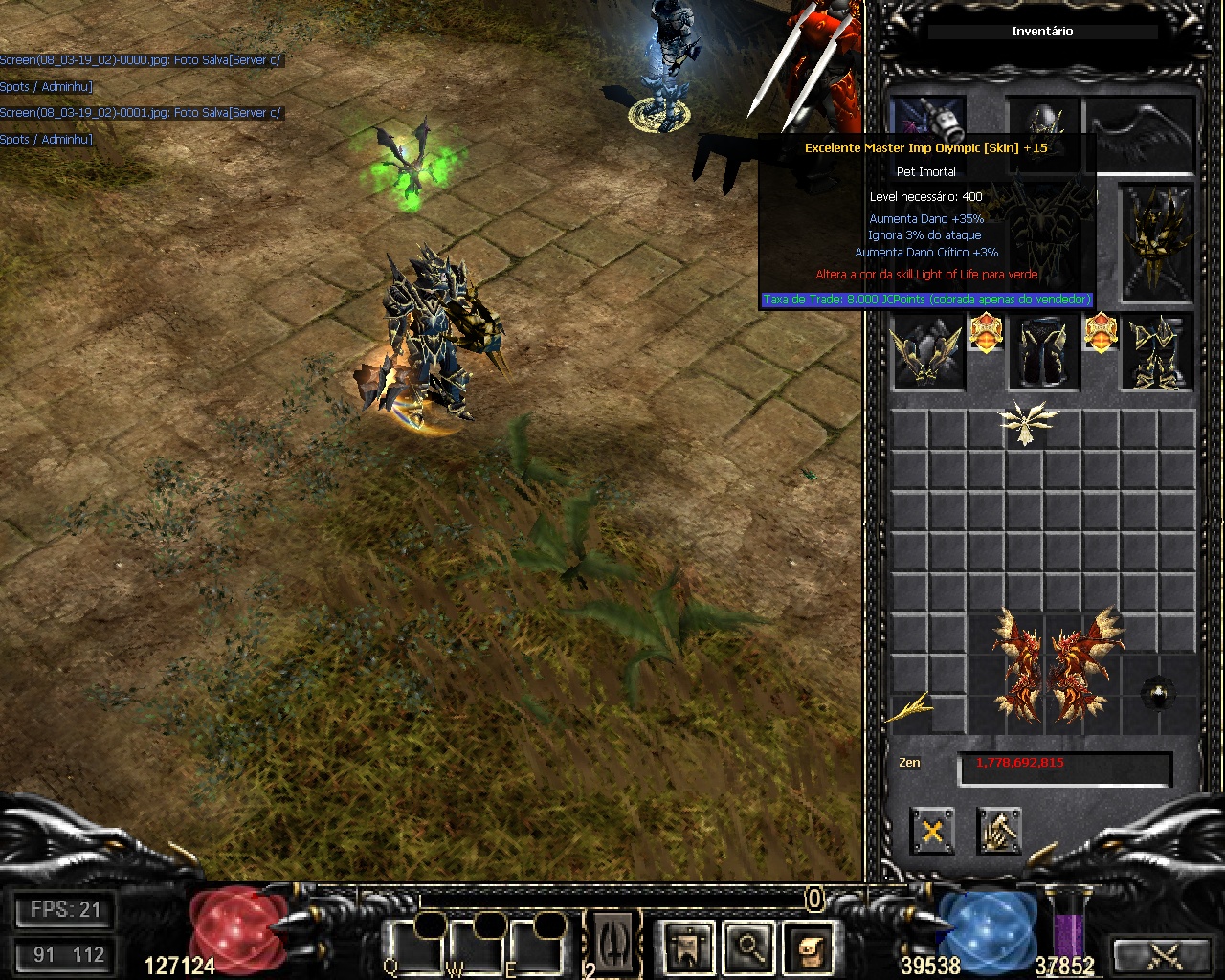Image resolution: width=1225 pixels, height=980 pixels.
Task: Open the character armor icon in bottom bar
Action: click(687, 947)
